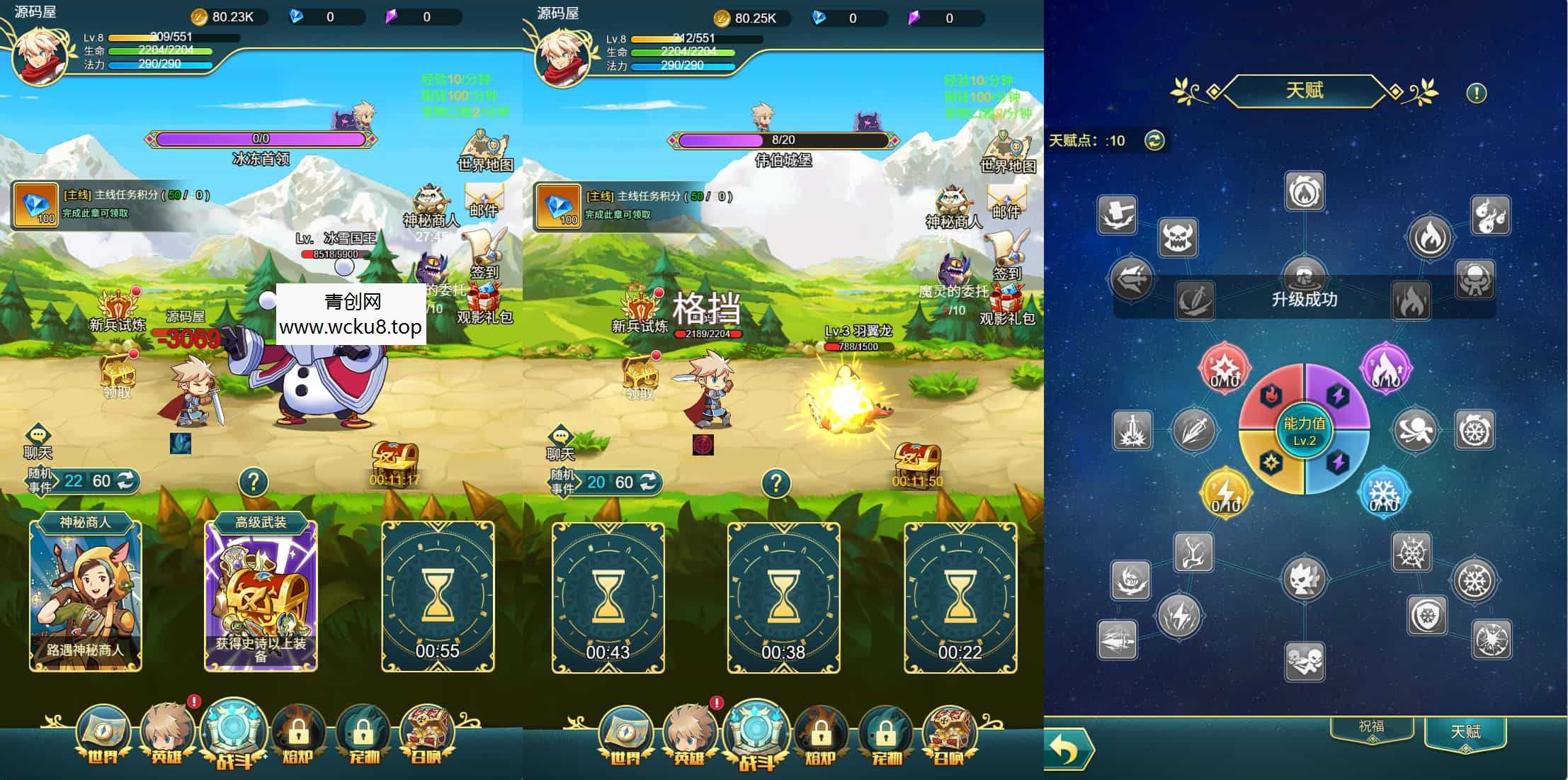
Task: Click the yellow back arrow button
Action: coord(1067,749)
